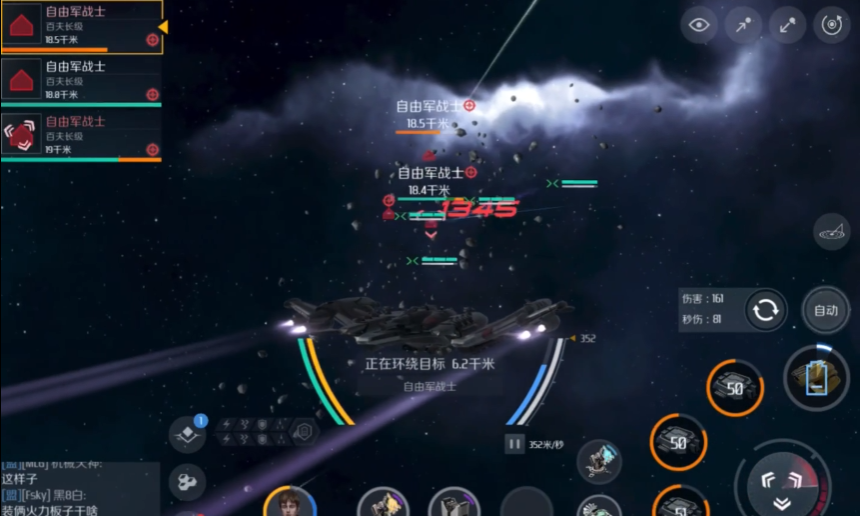Activate the keep-distance double-arrow command icon

788,26
